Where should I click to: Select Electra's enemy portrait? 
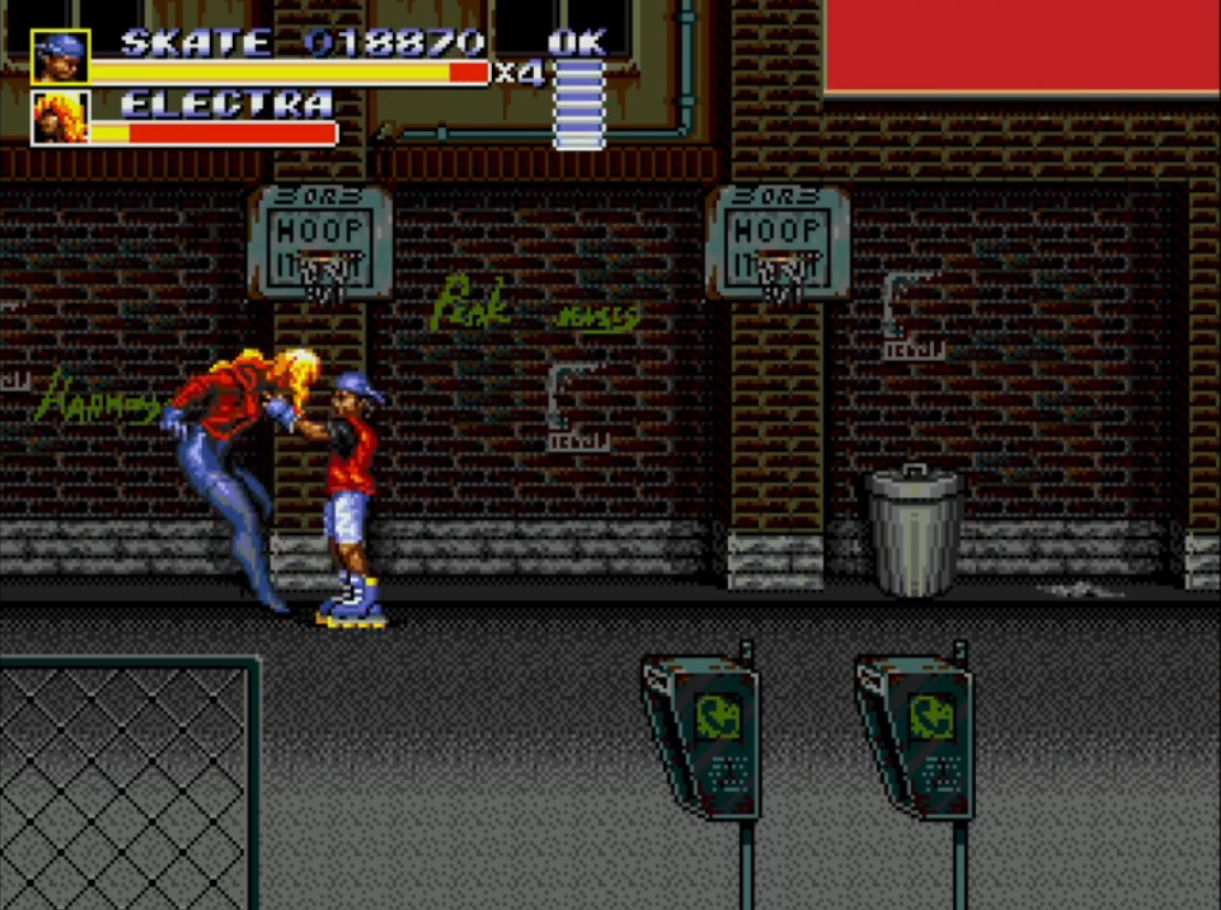pos(60,118)
